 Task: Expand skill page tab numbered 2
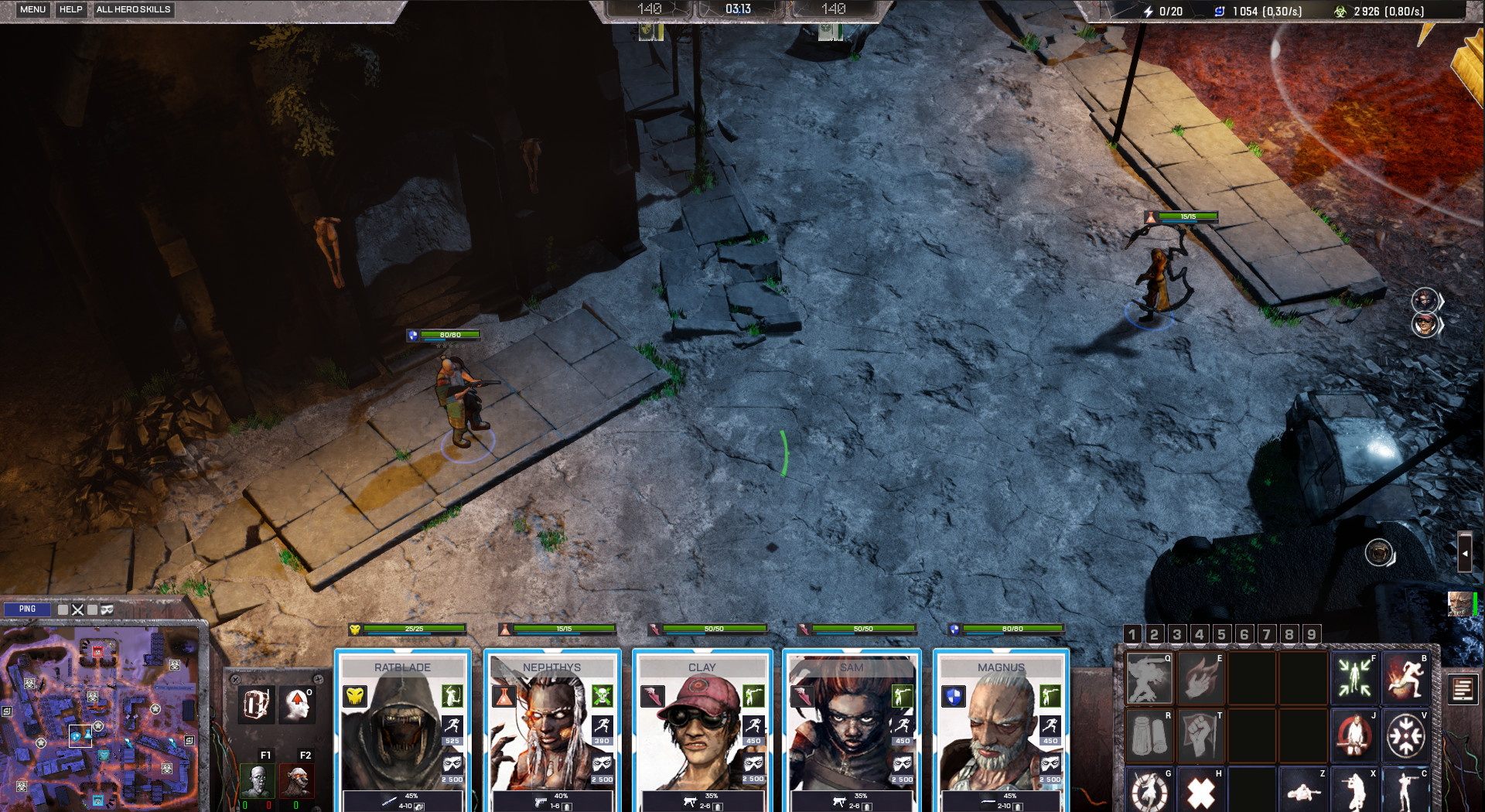click(1153, 635)
